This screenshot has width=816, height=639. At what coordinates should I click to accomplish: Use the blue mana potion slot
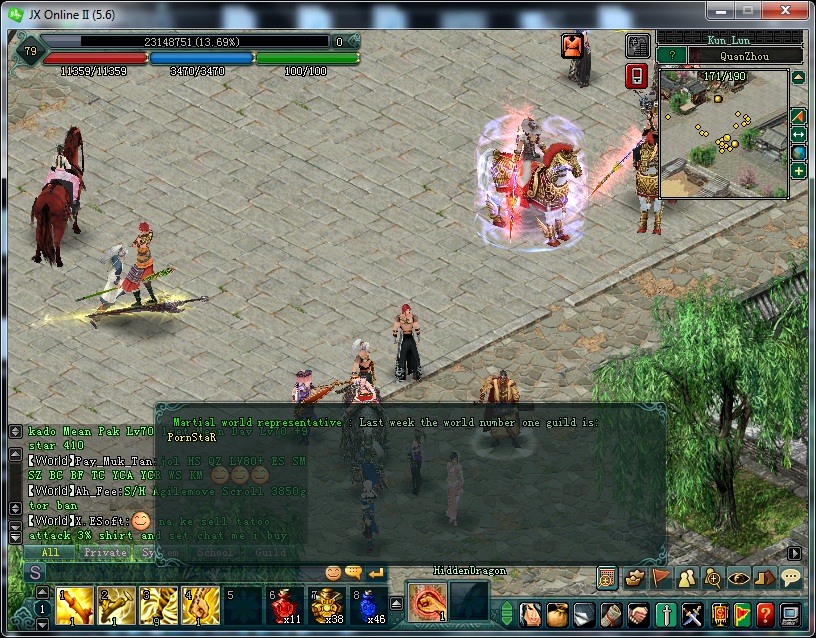[x=369, y=605]
